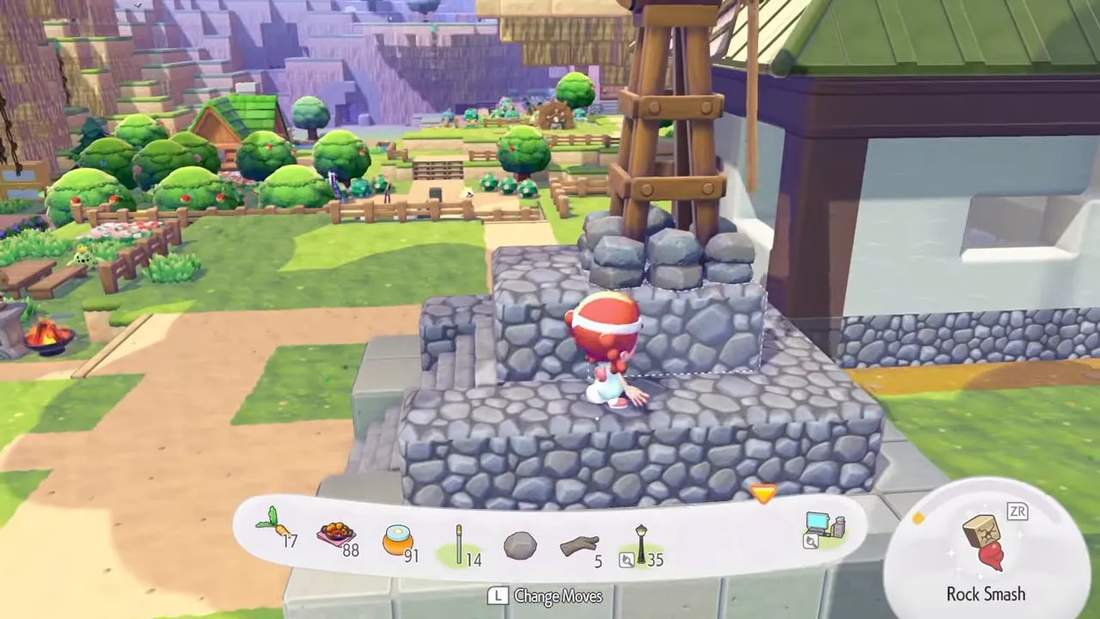Image resolution: width=1100 pixels, height=619 pixels.
Task: Select the street lamp item slot
Action: pyautogui.click(x=641, y=545)
